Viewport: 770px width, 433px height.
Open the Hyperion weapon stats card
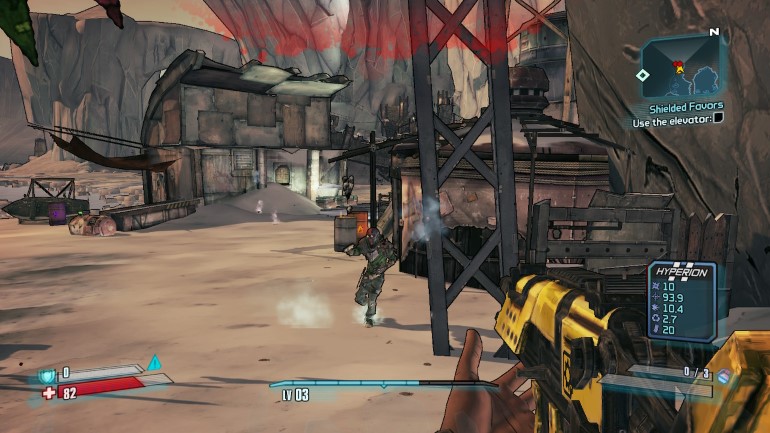681,299
